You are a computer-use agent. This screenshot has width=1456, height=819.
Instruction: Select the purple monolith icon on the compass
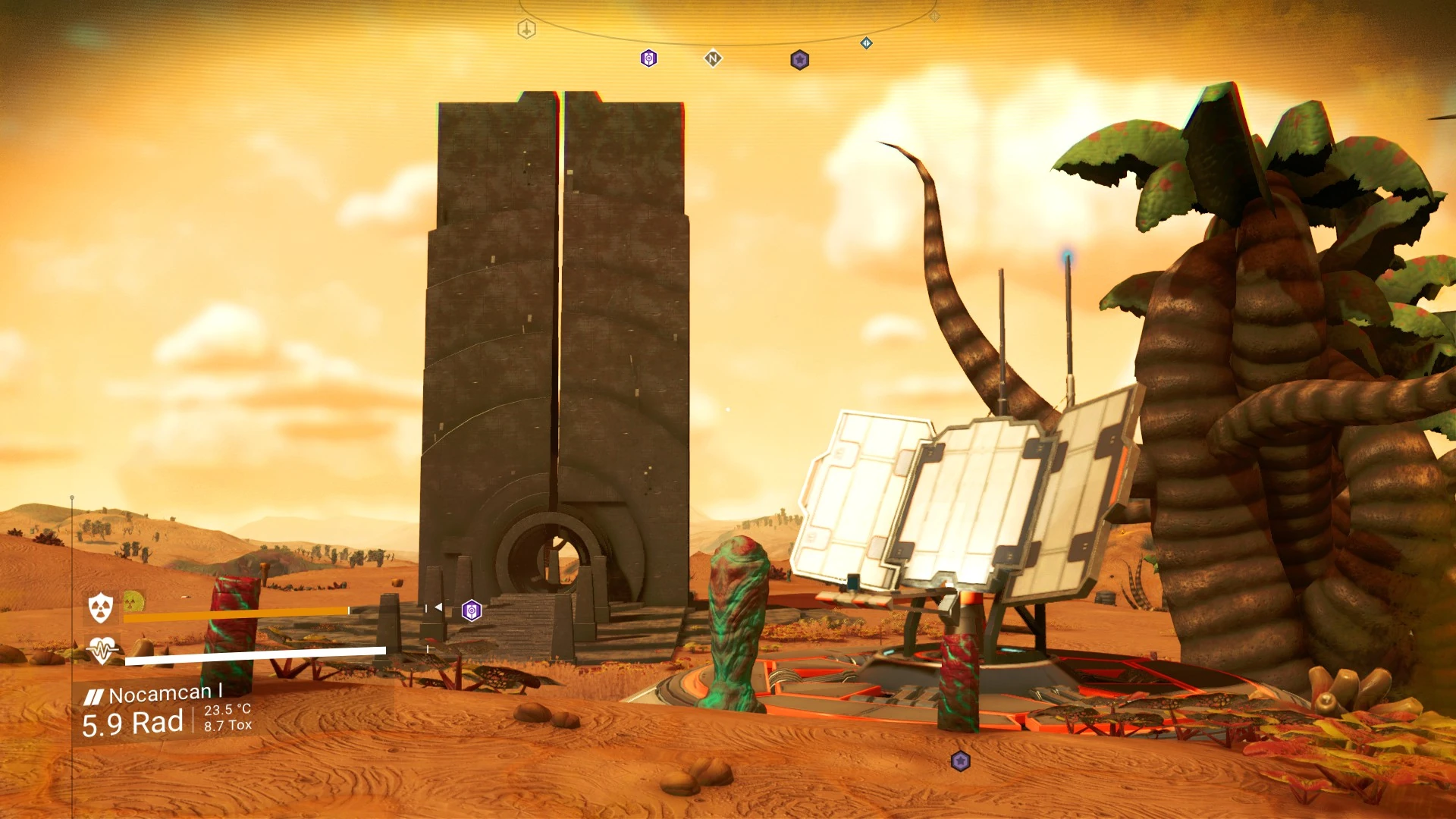tap(648, 58)
